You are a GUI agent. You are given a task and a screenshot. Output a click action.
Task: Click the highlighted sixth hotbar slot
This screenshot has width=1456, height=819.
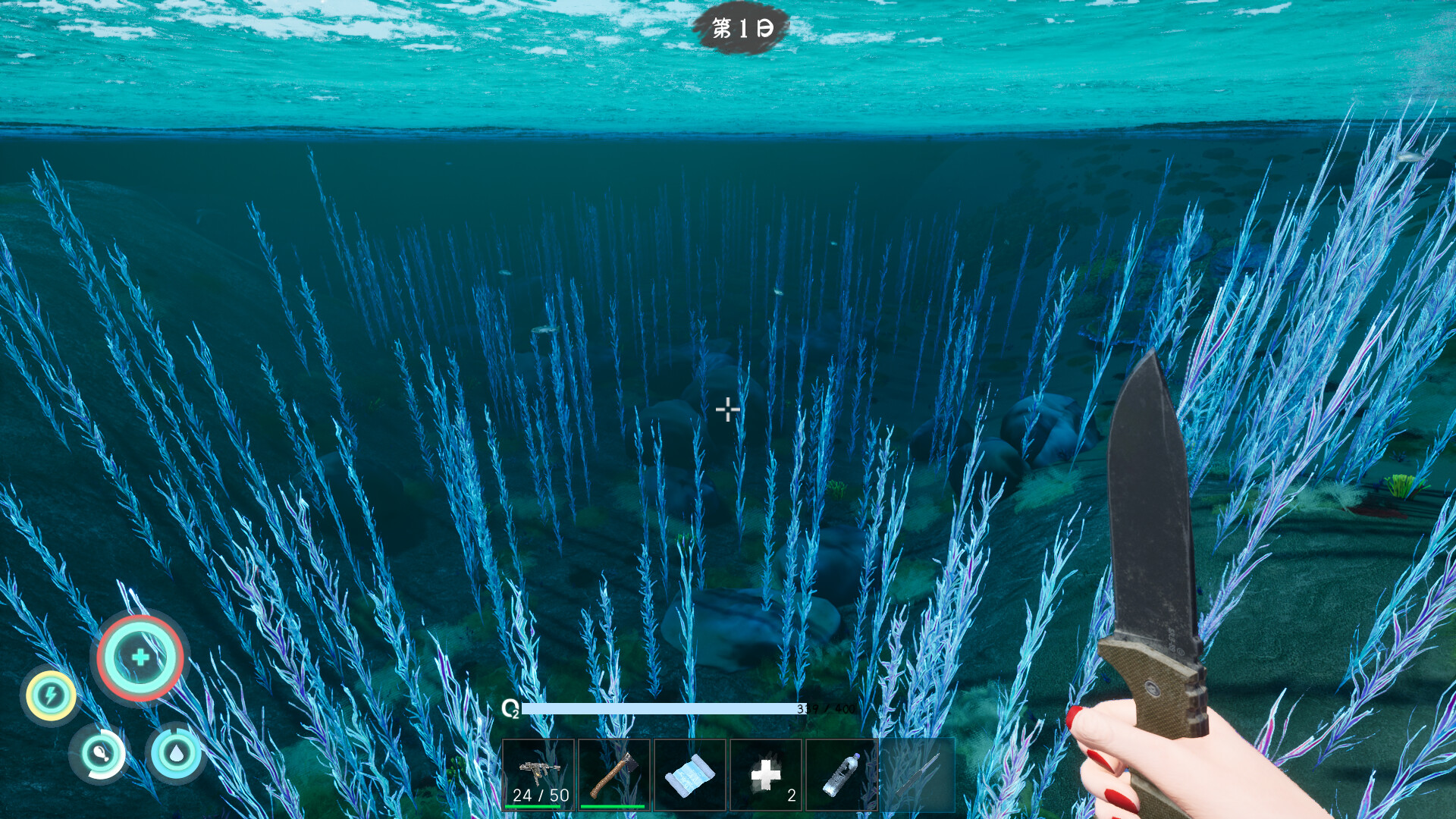point(919,773)
